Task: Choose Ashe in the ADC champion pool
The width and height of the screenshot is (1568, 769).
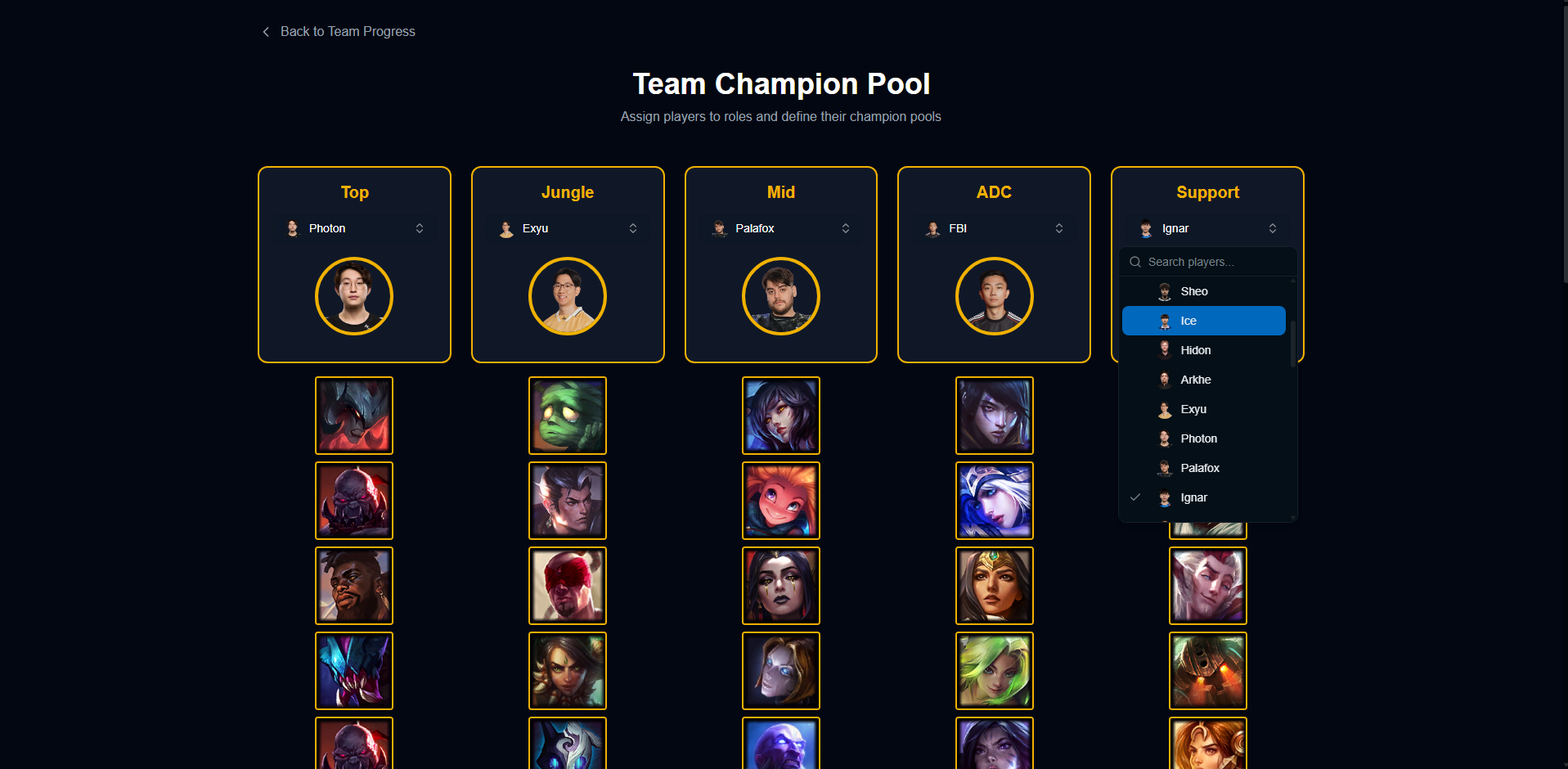Action: click(x=995, y=501)
